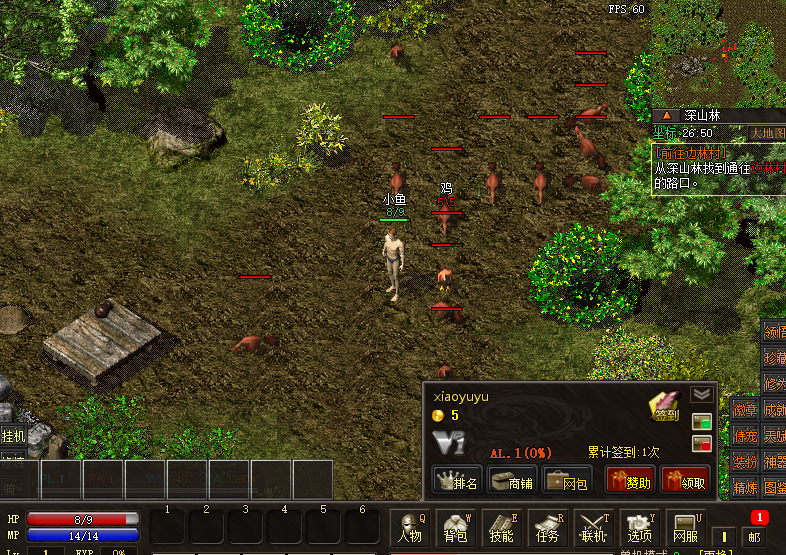786x555 pixels.
Task: Collapse the xiaoyuyu panel with the arrow
Action: click(701, 394)
